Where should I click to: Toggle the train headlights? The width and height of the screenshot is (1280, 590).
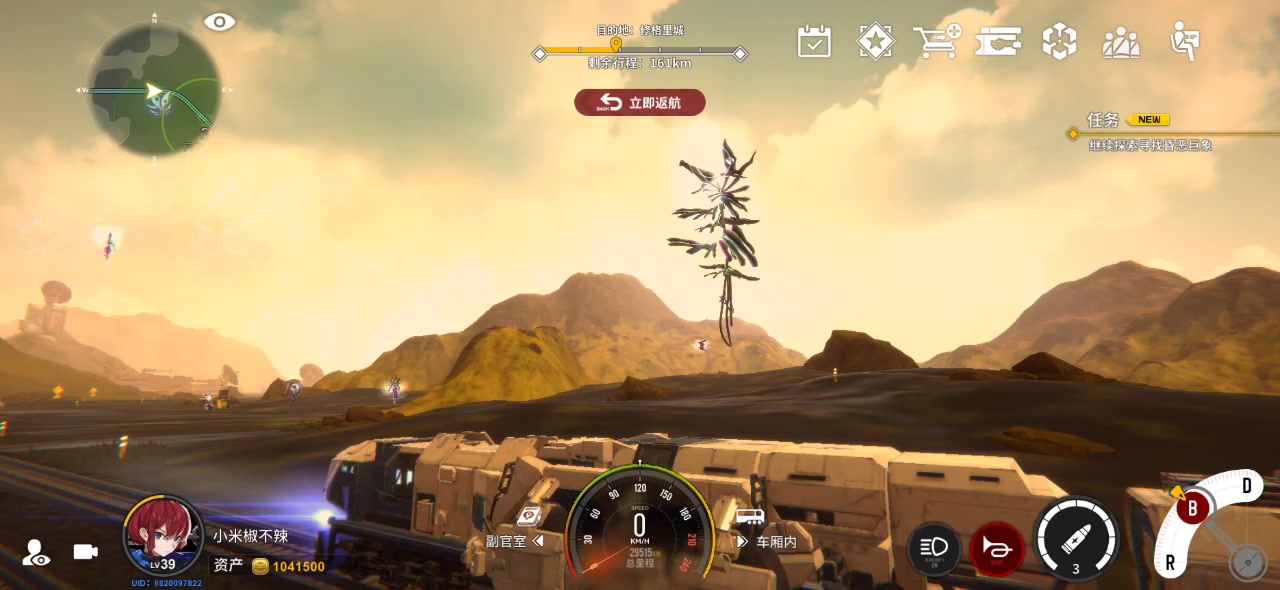[934, 547]
